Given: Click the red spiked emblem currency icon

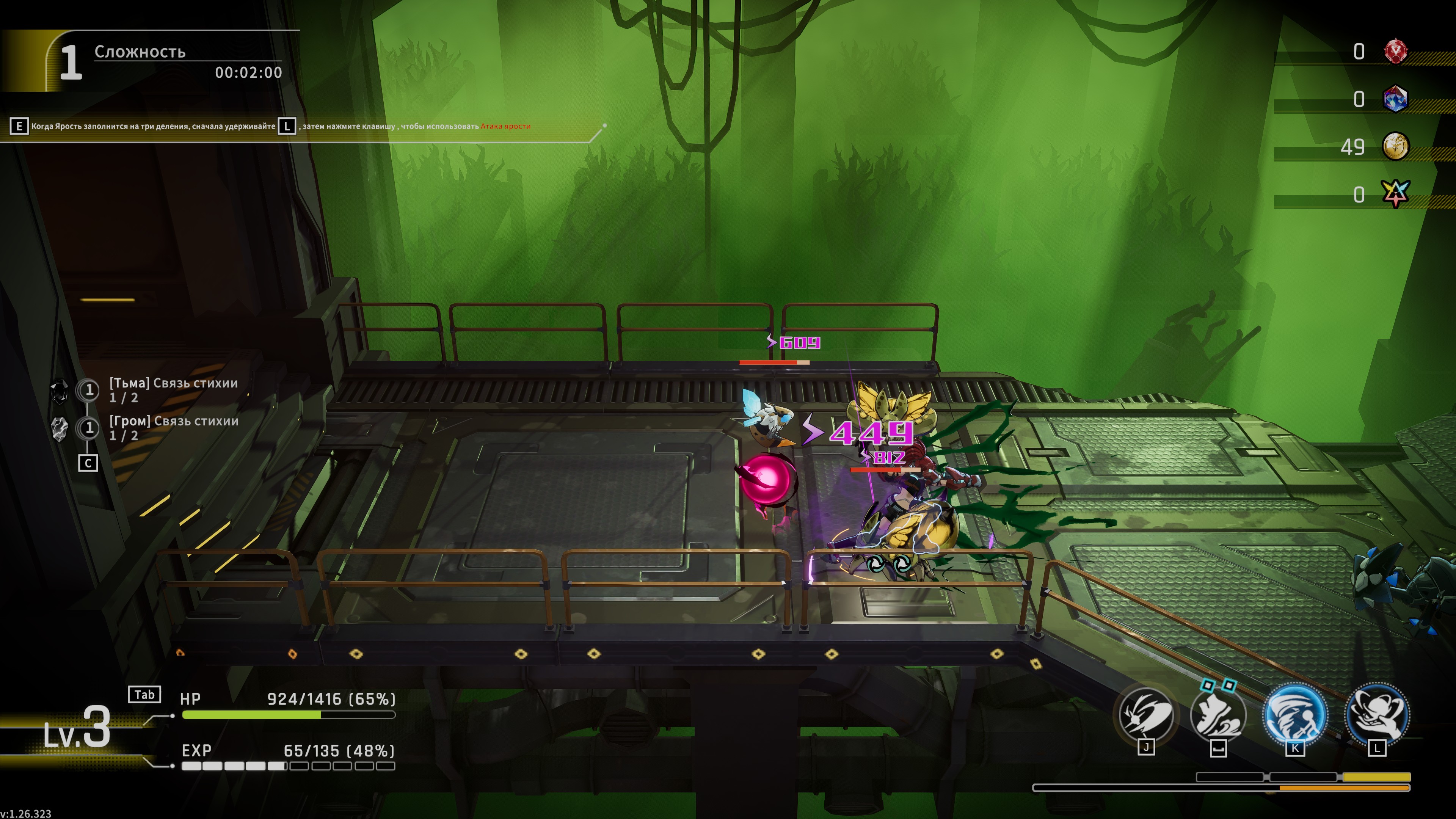Looking at the screenshot, I should 1395,52.
